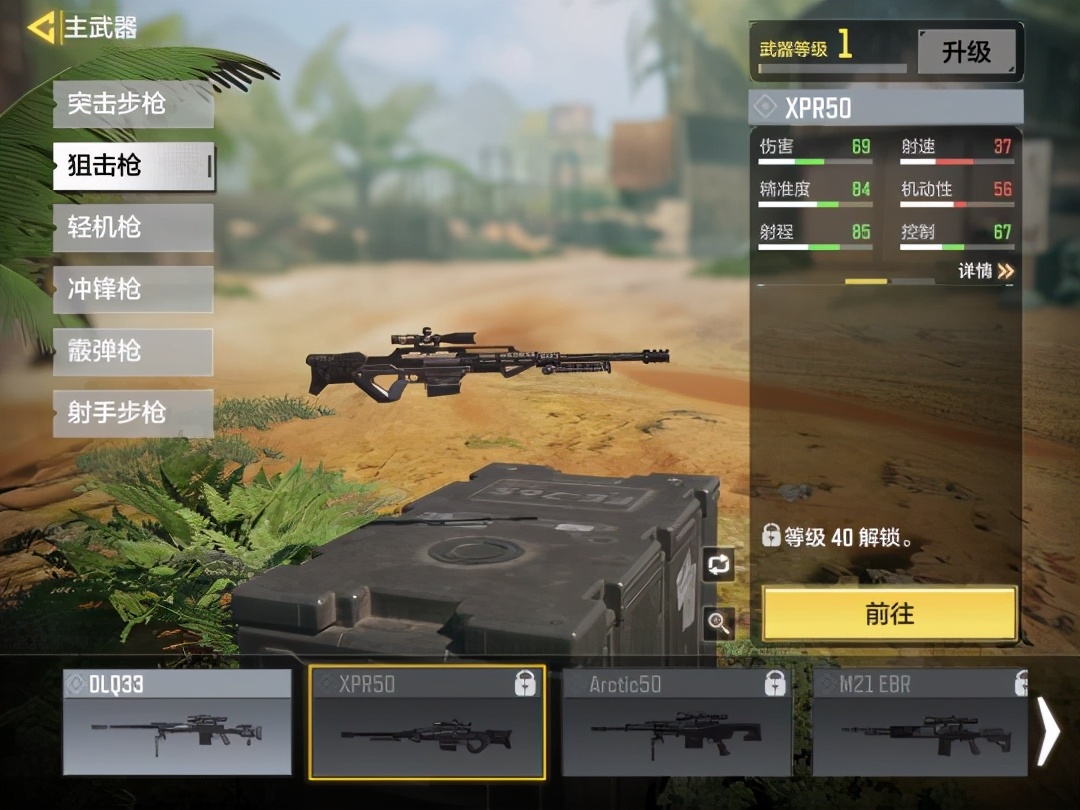The height and width of the screenshot is (810, 1080).
Task: Choose the XPR50 weapon card
Action: pyautogui.click(x=427, y=723)
